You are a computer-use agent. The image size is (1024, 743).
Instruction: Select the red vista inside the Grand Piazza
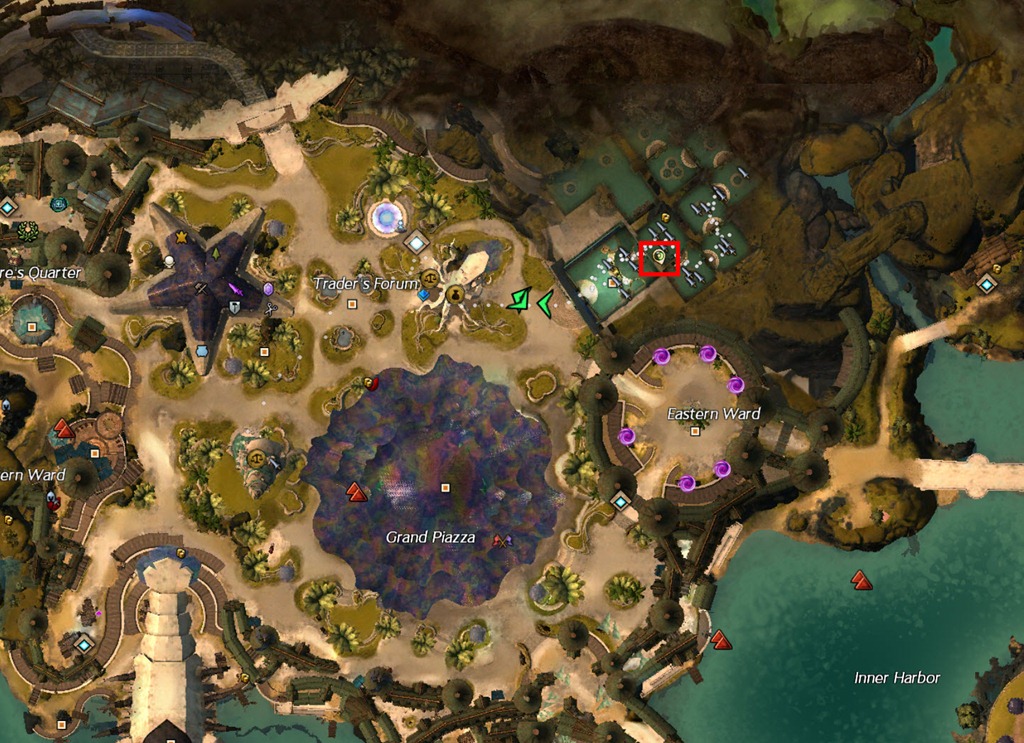click(356, 491)
